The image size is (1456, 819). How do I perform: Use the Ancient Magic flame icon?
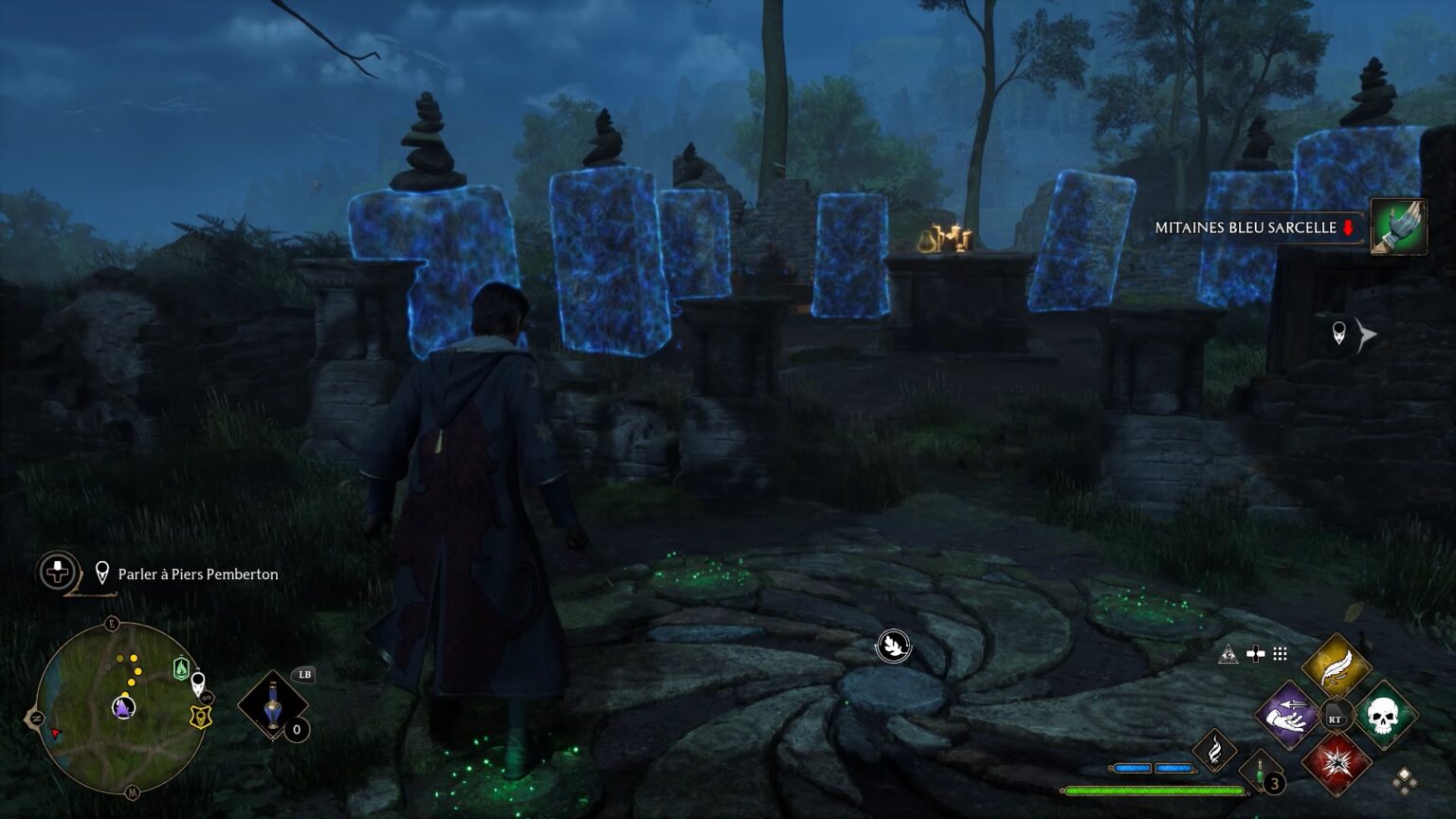click(x=1216, y=753)
